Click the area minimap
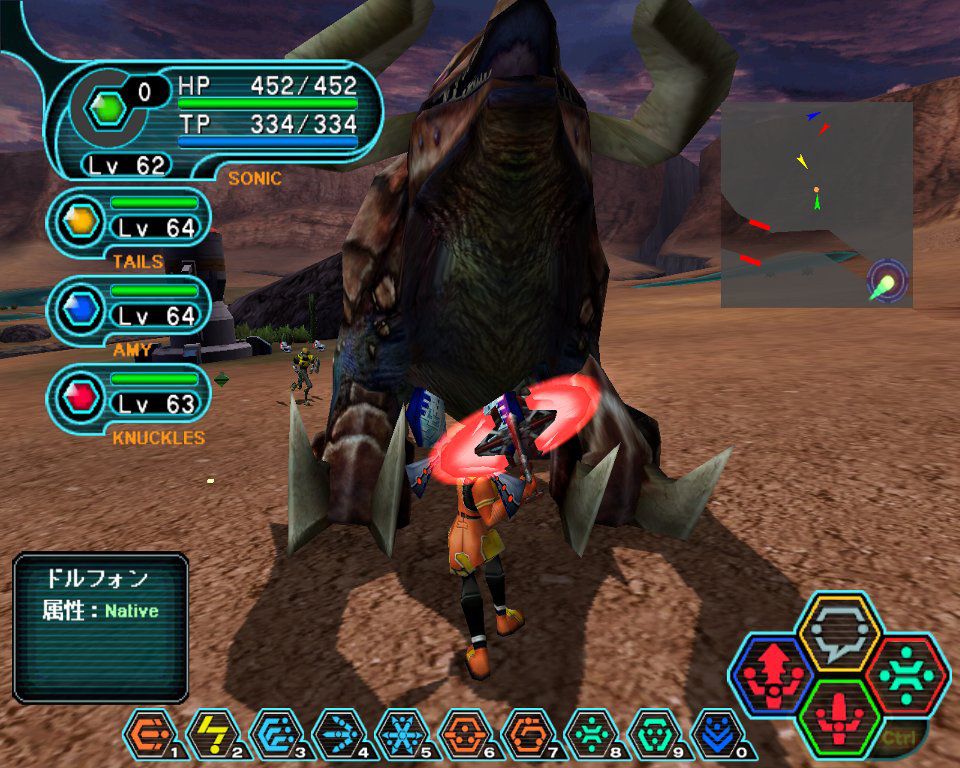Viewport: 960px width, 768px height. 816,205
